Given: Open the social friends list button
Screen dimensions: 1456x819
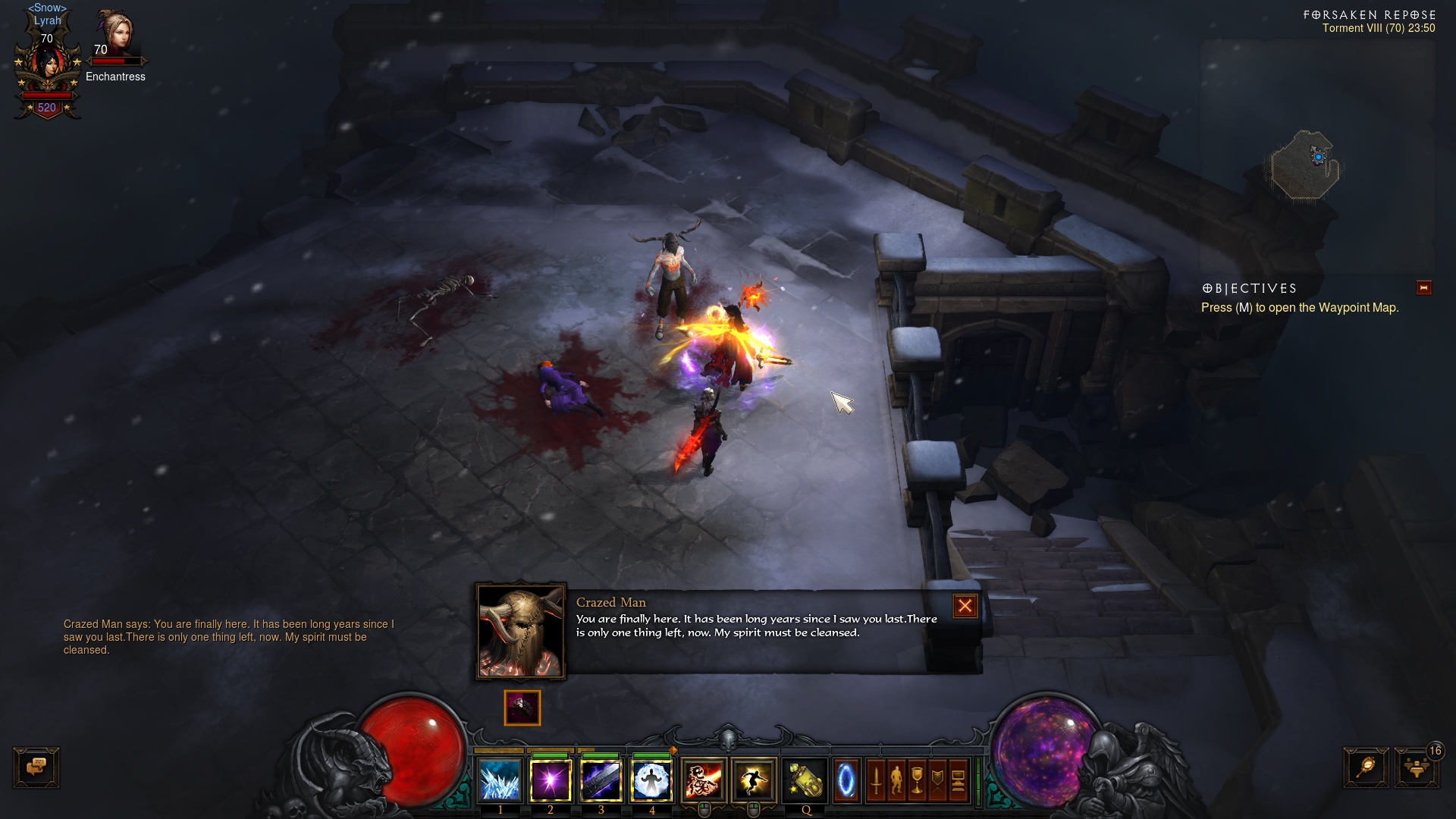Looking at the screenshot, I should coord(1416,767).
